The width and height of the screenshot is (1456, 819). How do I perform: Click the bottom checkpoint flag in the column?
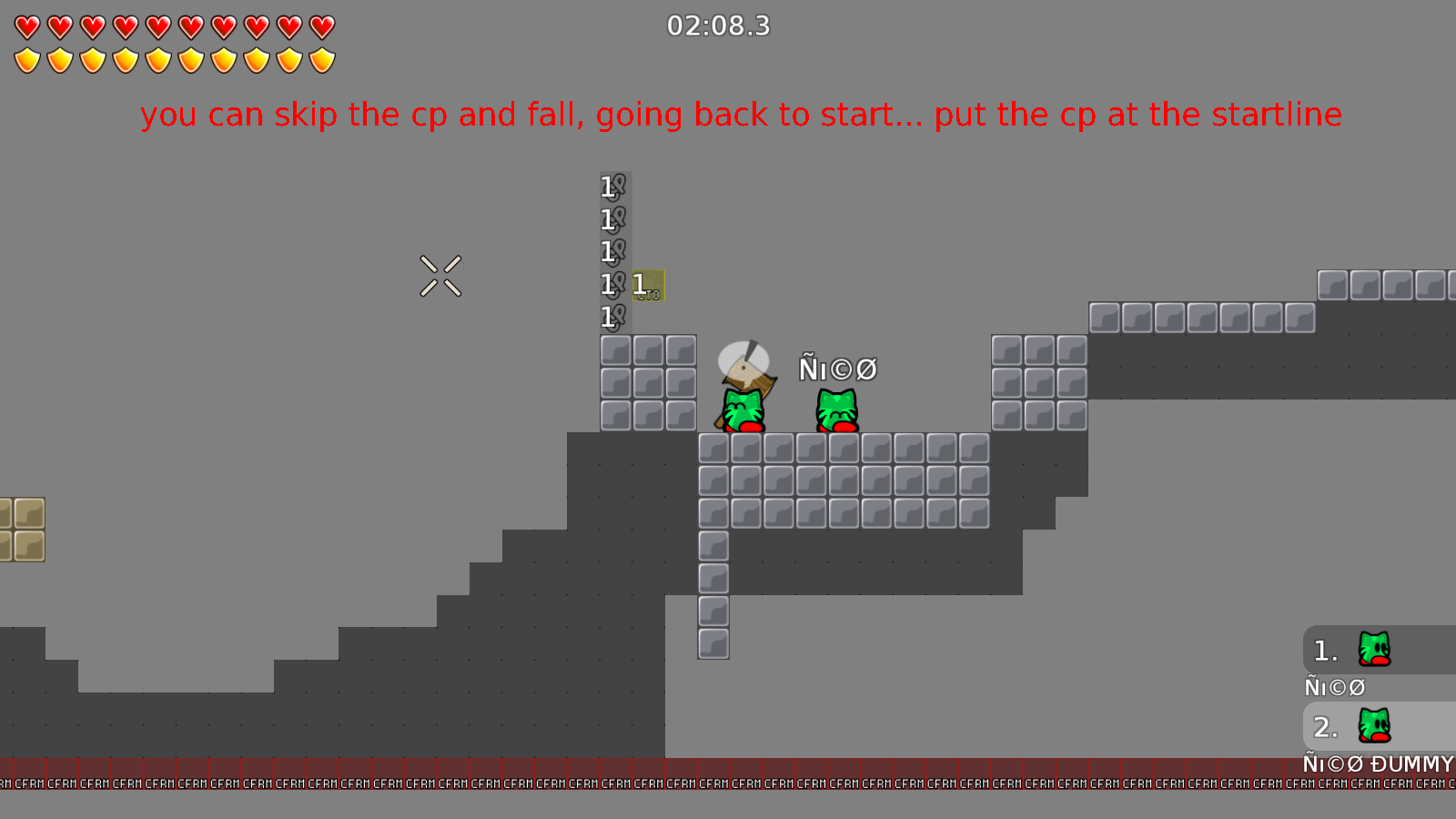[x=611, y=318]
